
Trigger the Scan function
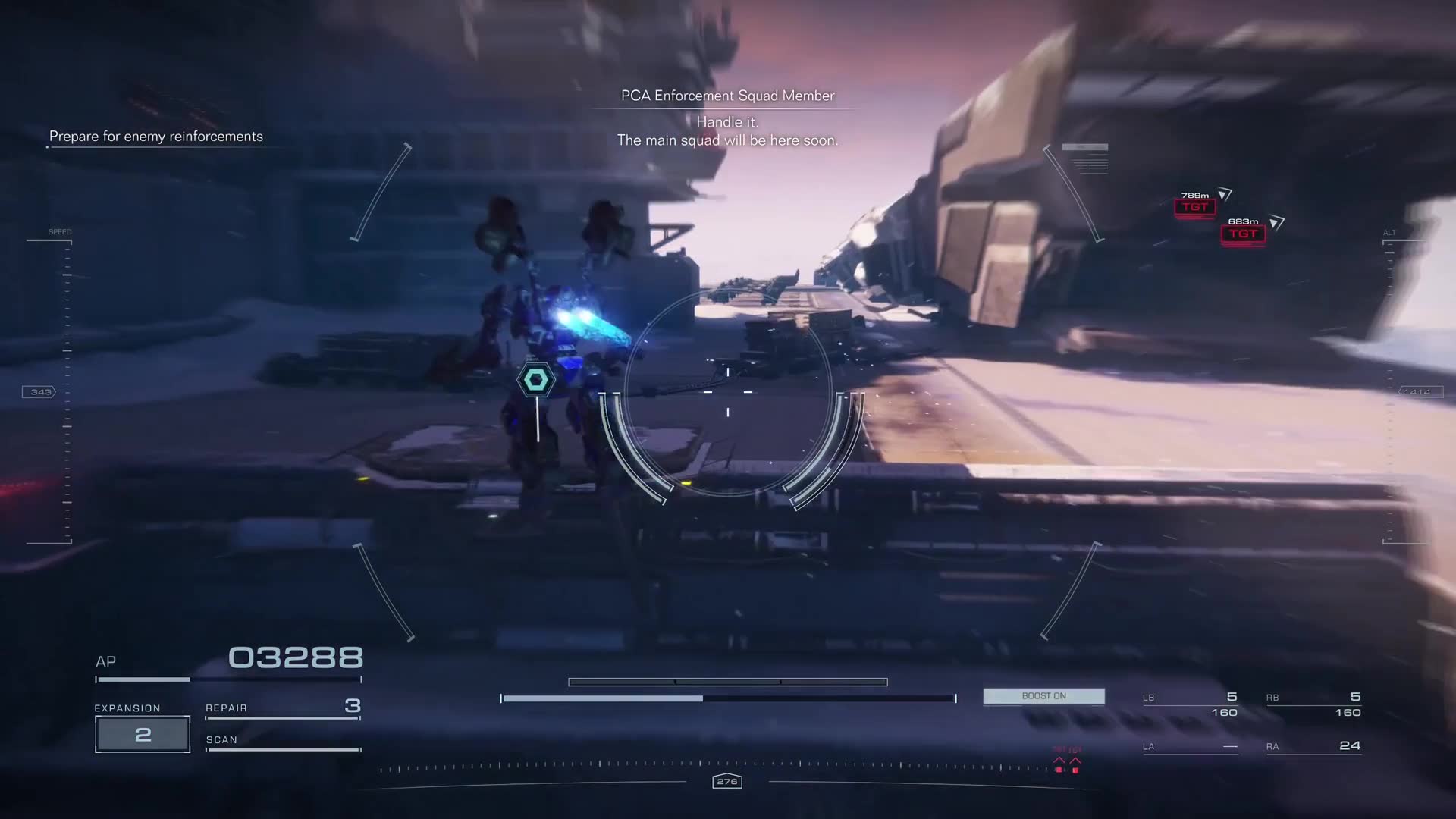click(x=282, y=741)
